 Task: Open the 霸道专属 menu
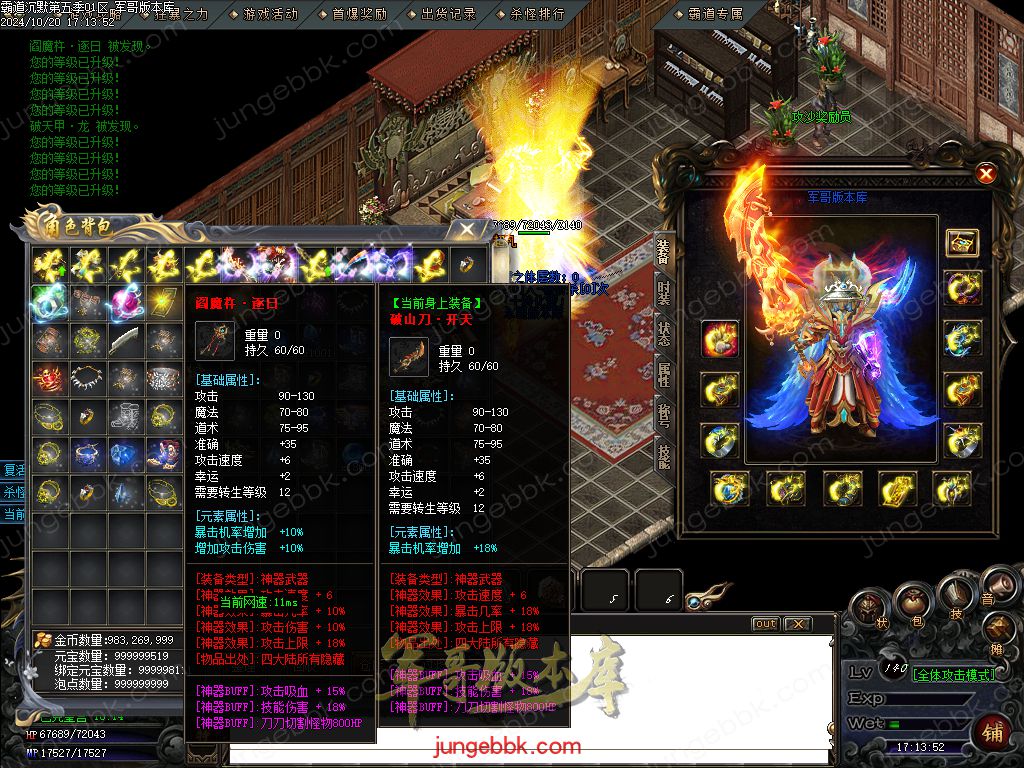[716, 14]
